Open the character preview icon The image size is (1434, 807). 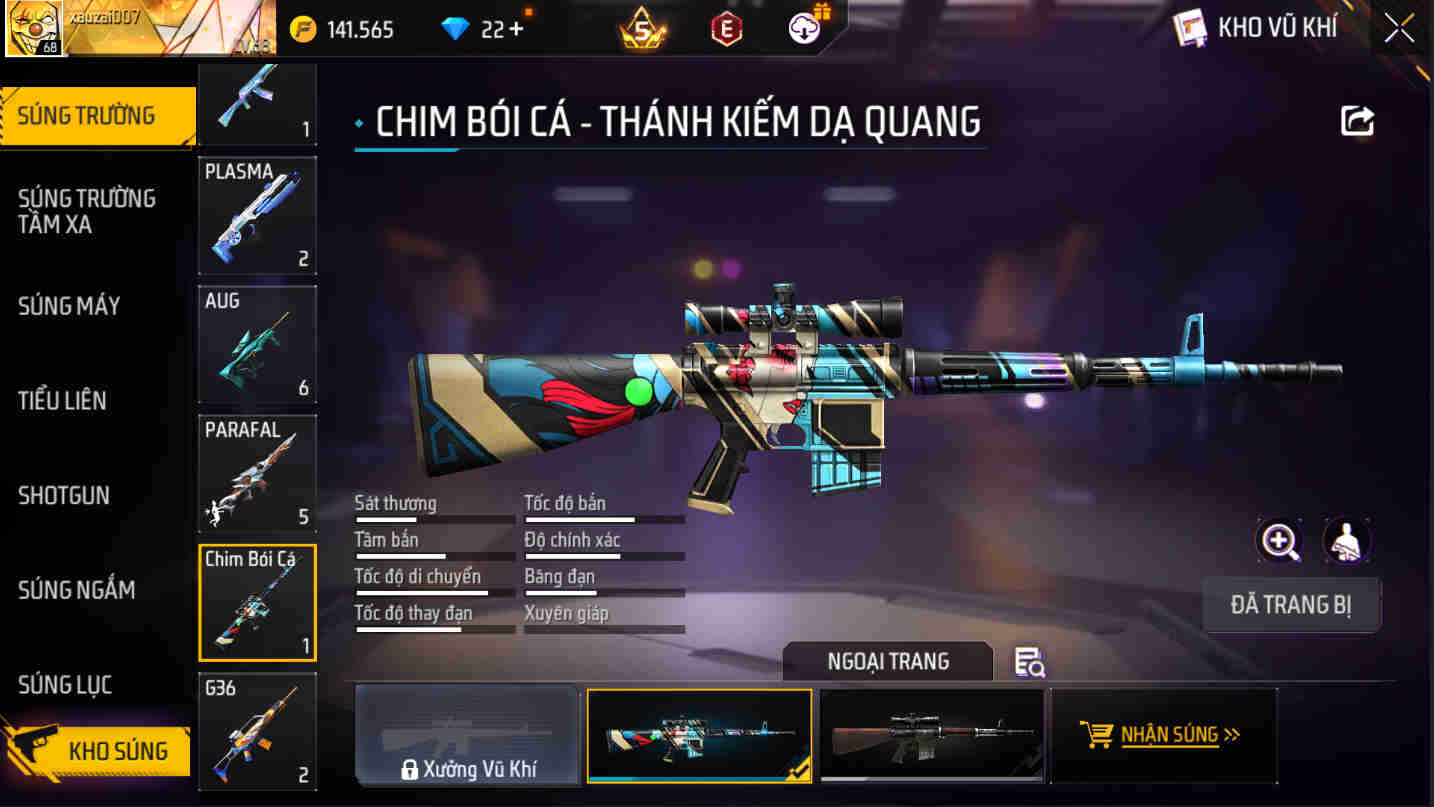pos(1347,541)
